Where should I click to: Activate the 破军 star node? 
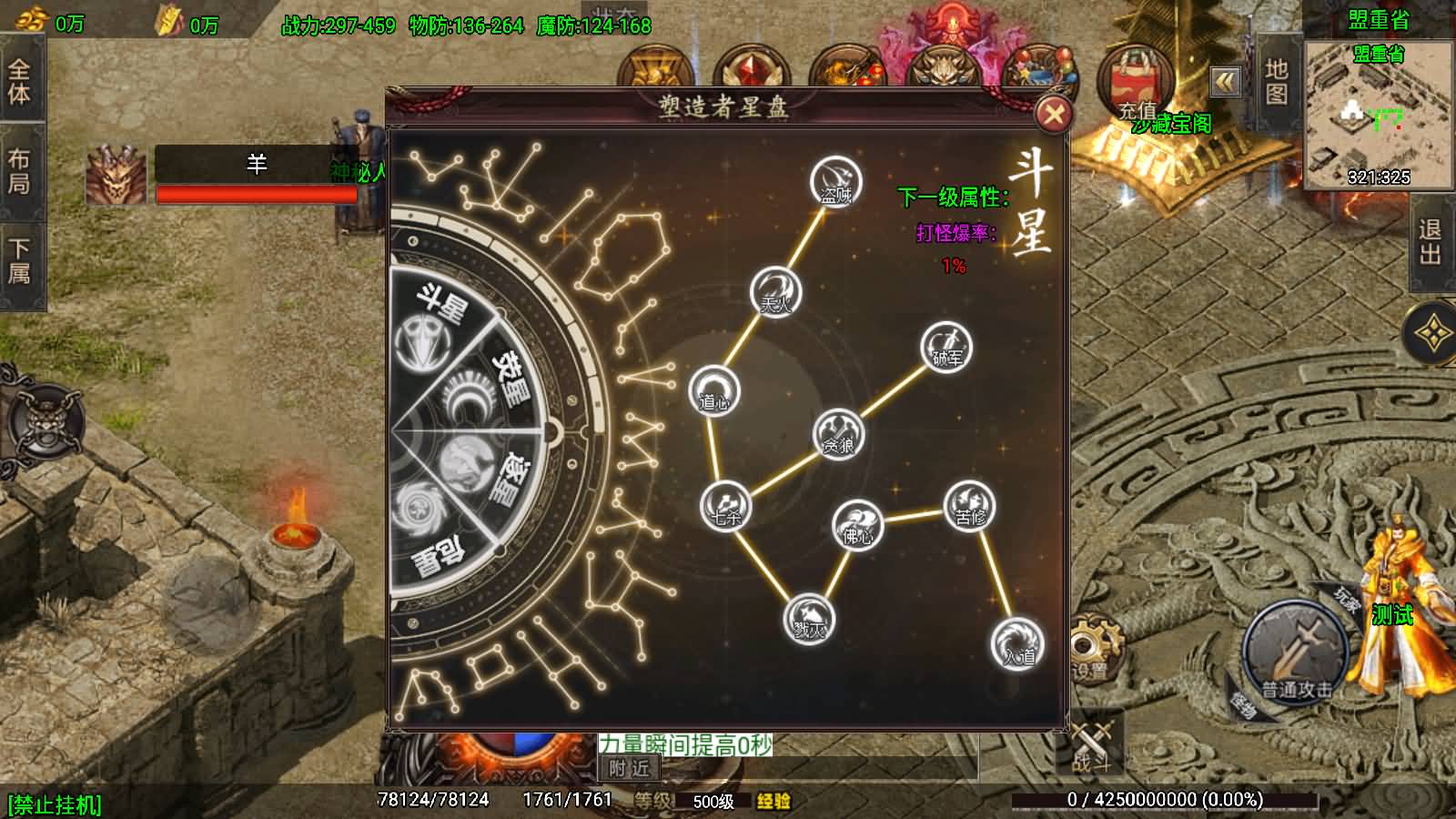[x=946, y=348]
